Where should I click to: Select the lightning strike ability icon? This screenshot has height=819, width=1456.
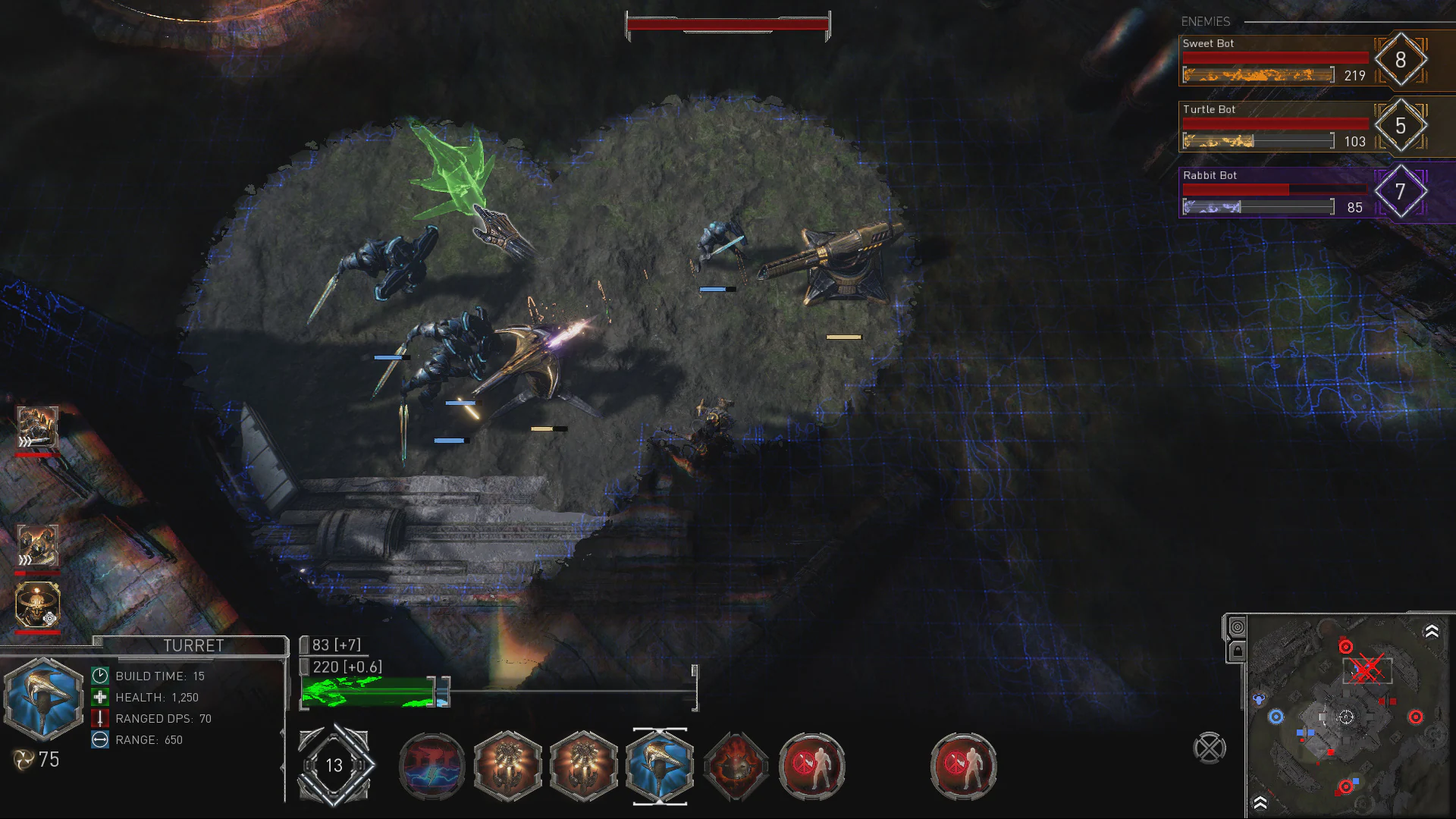tap(431, 766)
